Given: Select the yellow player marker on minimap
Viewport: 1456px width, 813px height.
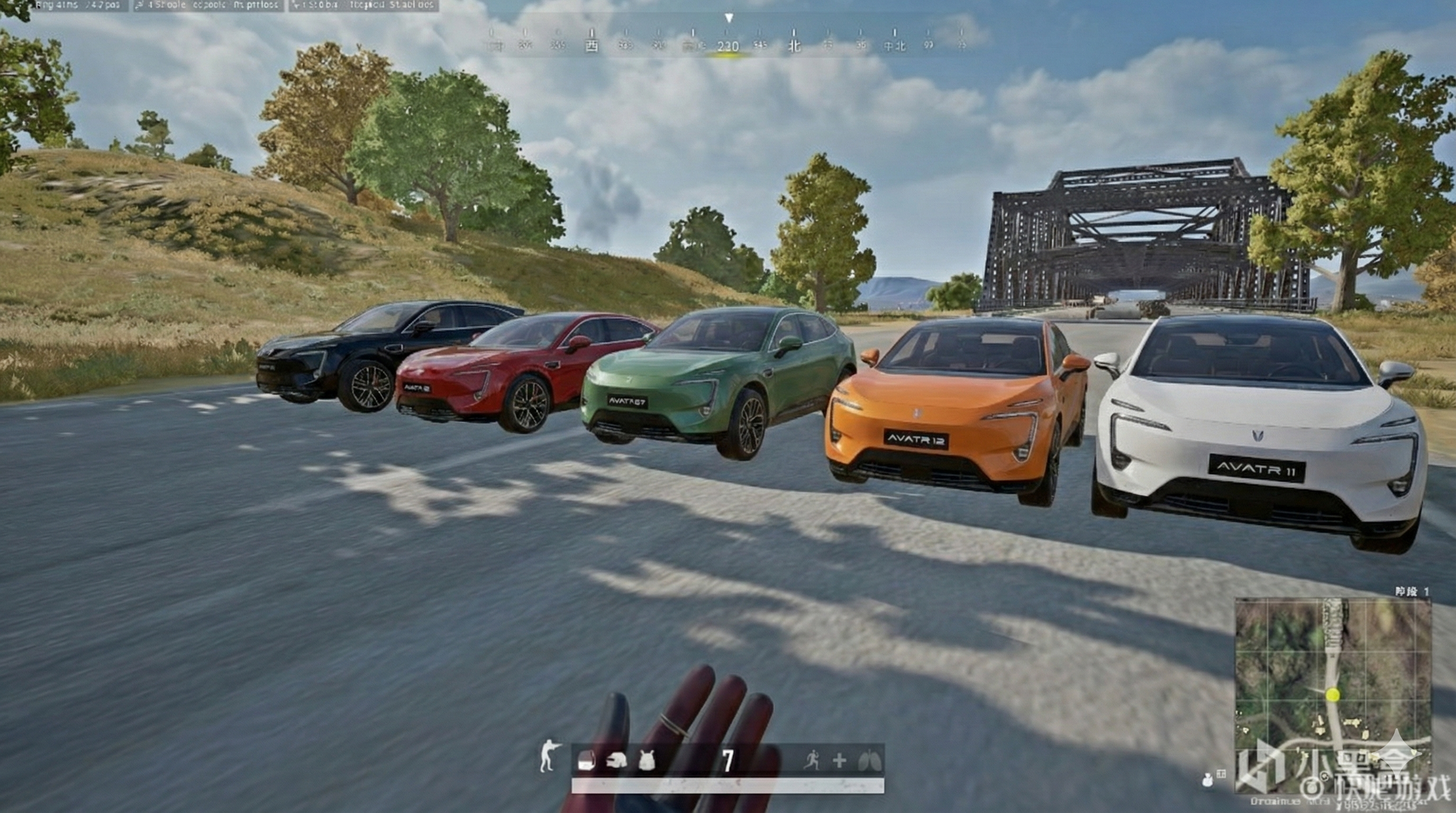Looking at the screenshot, I should pos(1333,694).
